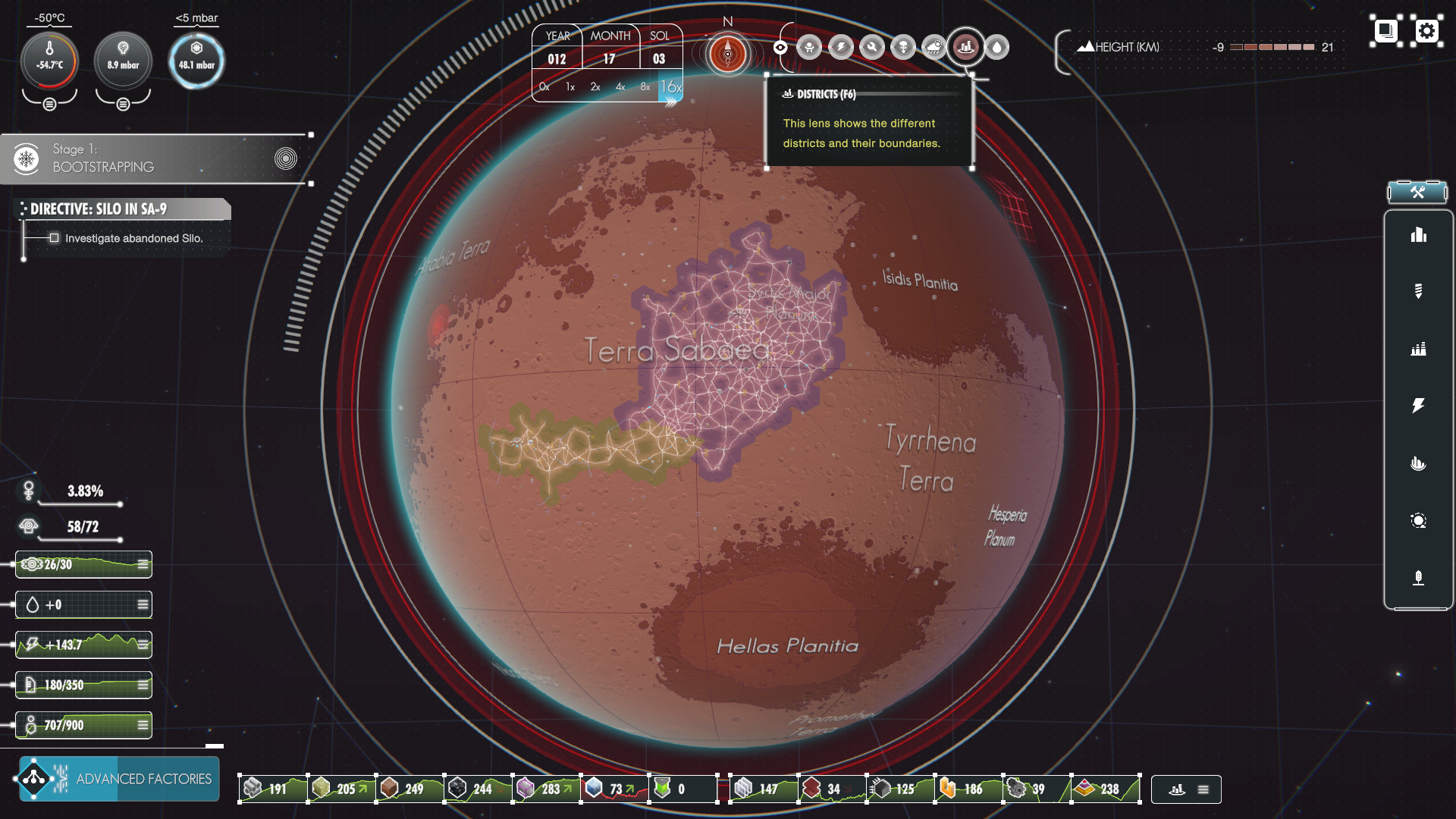Switch to the wrench maintenance lens
This screenshot has width=1456, height=819.
872,47
